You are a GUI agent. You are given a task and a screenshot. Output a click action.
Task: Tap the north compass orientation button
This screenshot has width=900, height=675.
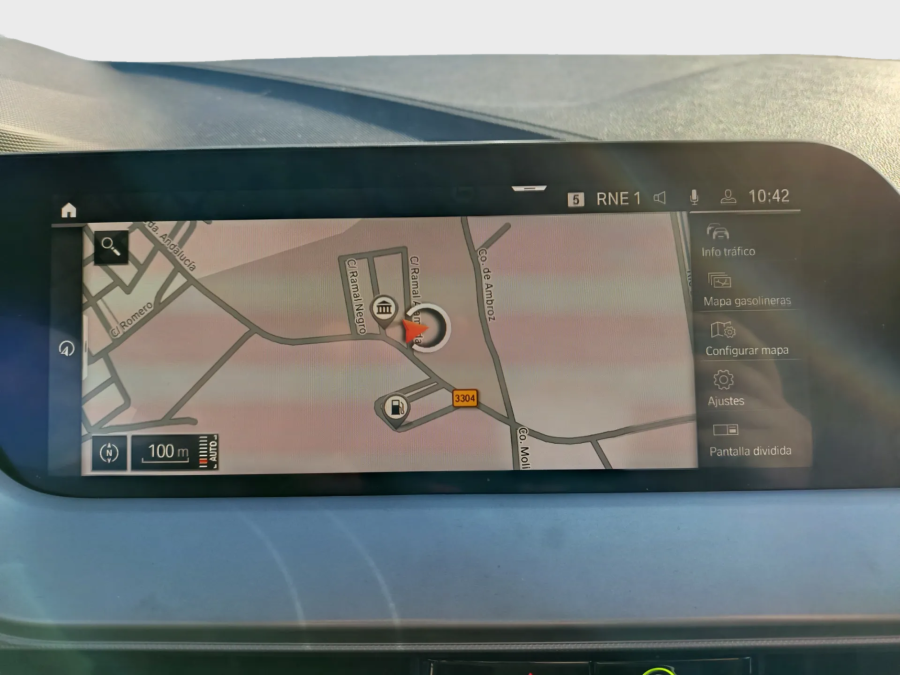(109, 452)
